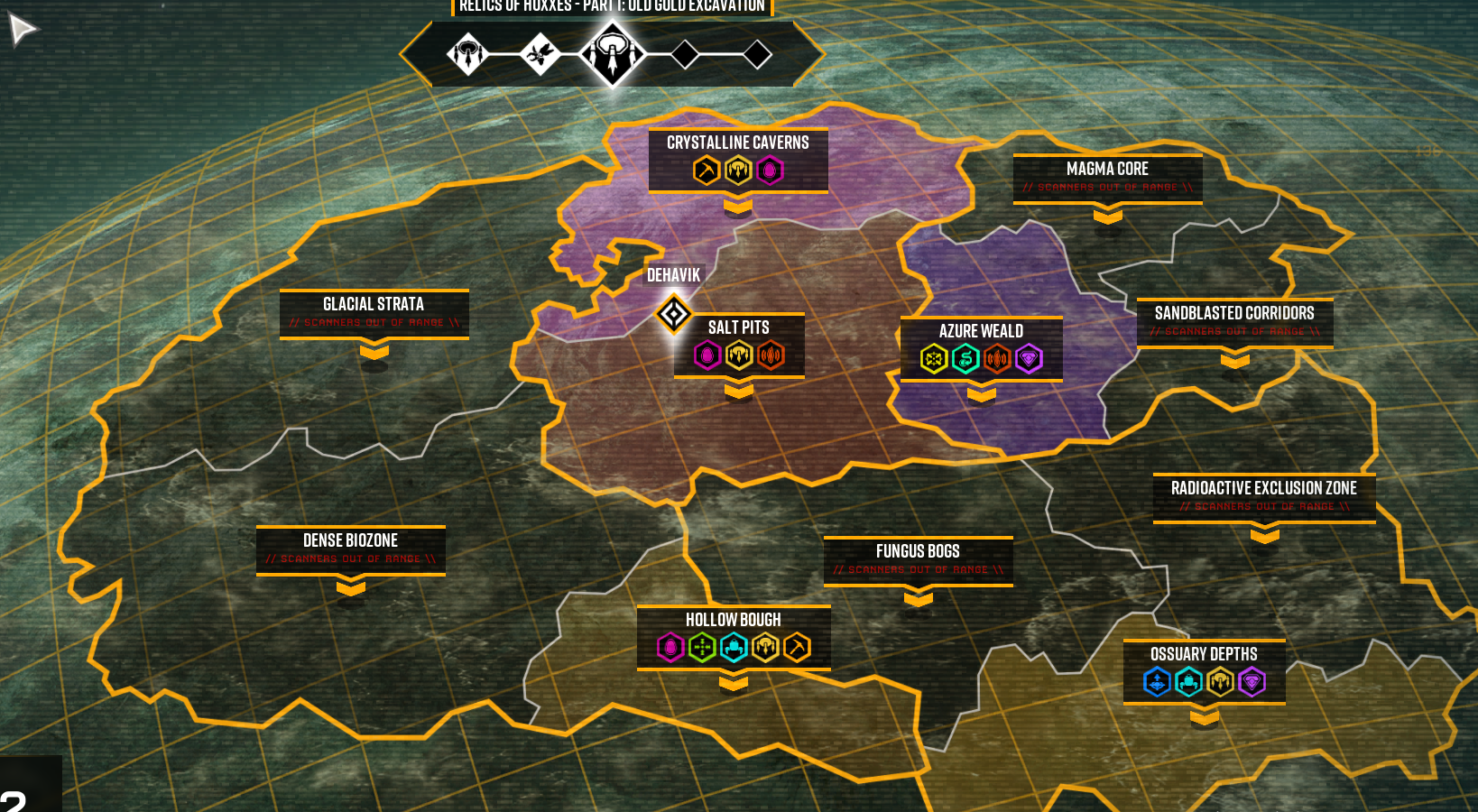Select the purple hexagon mission in Azure Weald

[1029, 359]
